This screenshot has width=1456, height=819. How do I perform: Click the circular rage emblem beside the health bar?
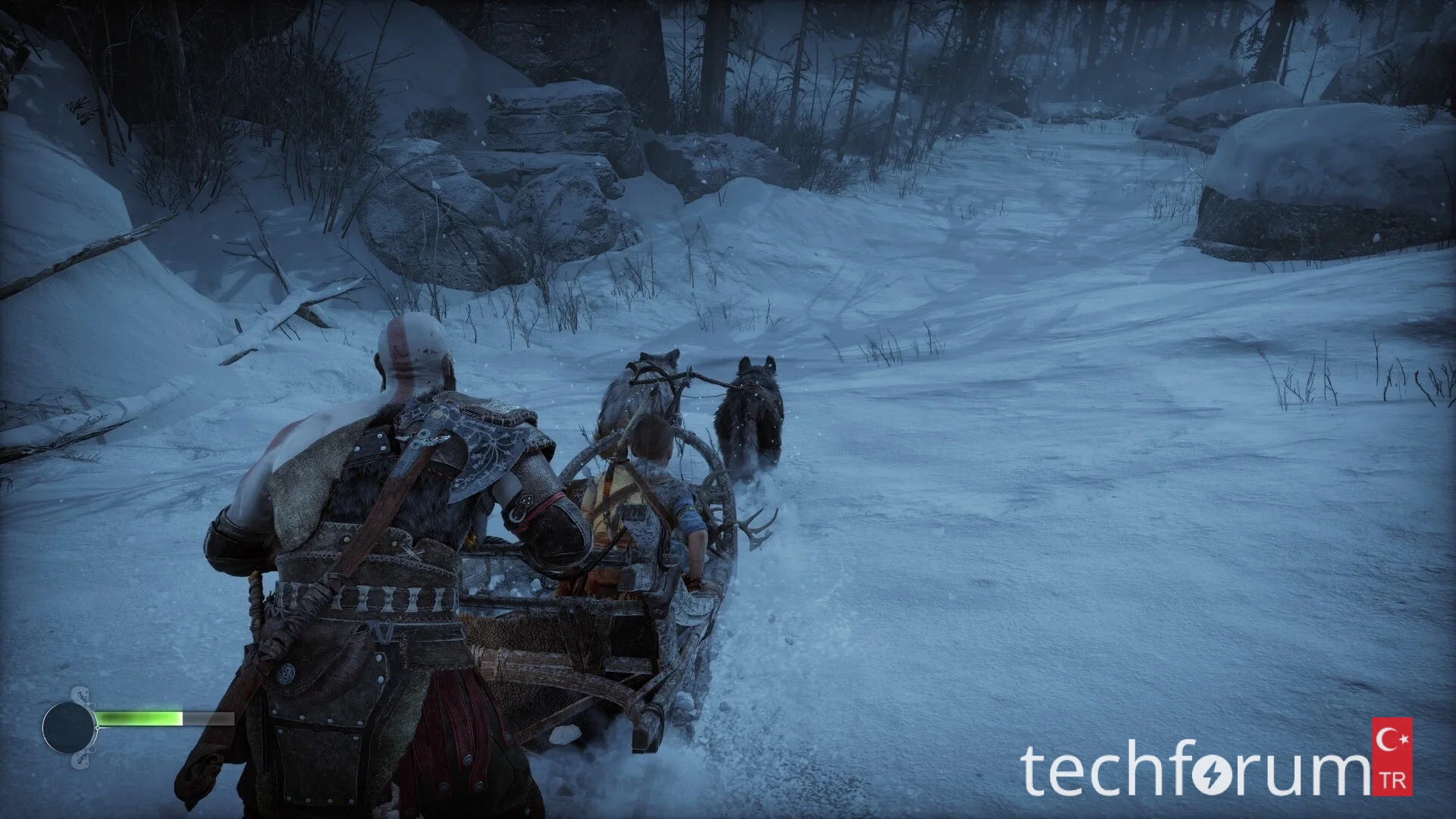click(x=68, y=727)
